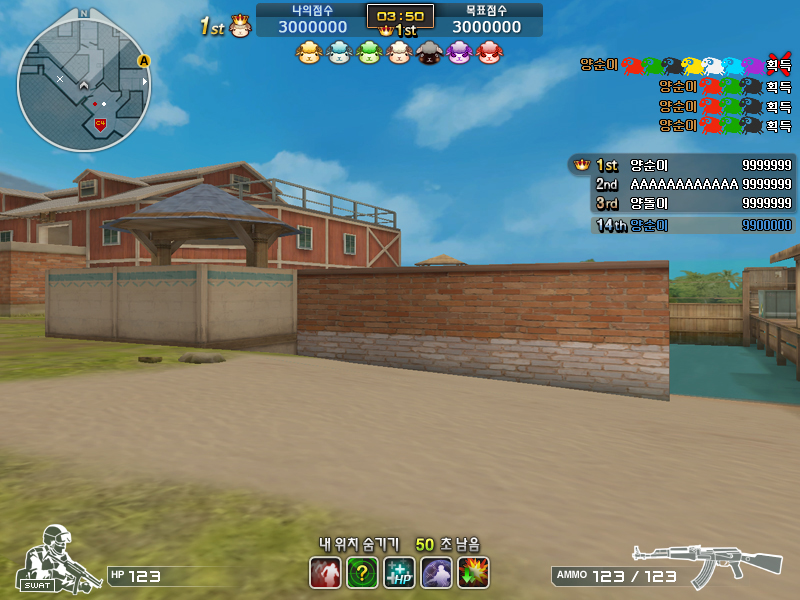Pick the yellow sheep head icon

pos(308,53)
